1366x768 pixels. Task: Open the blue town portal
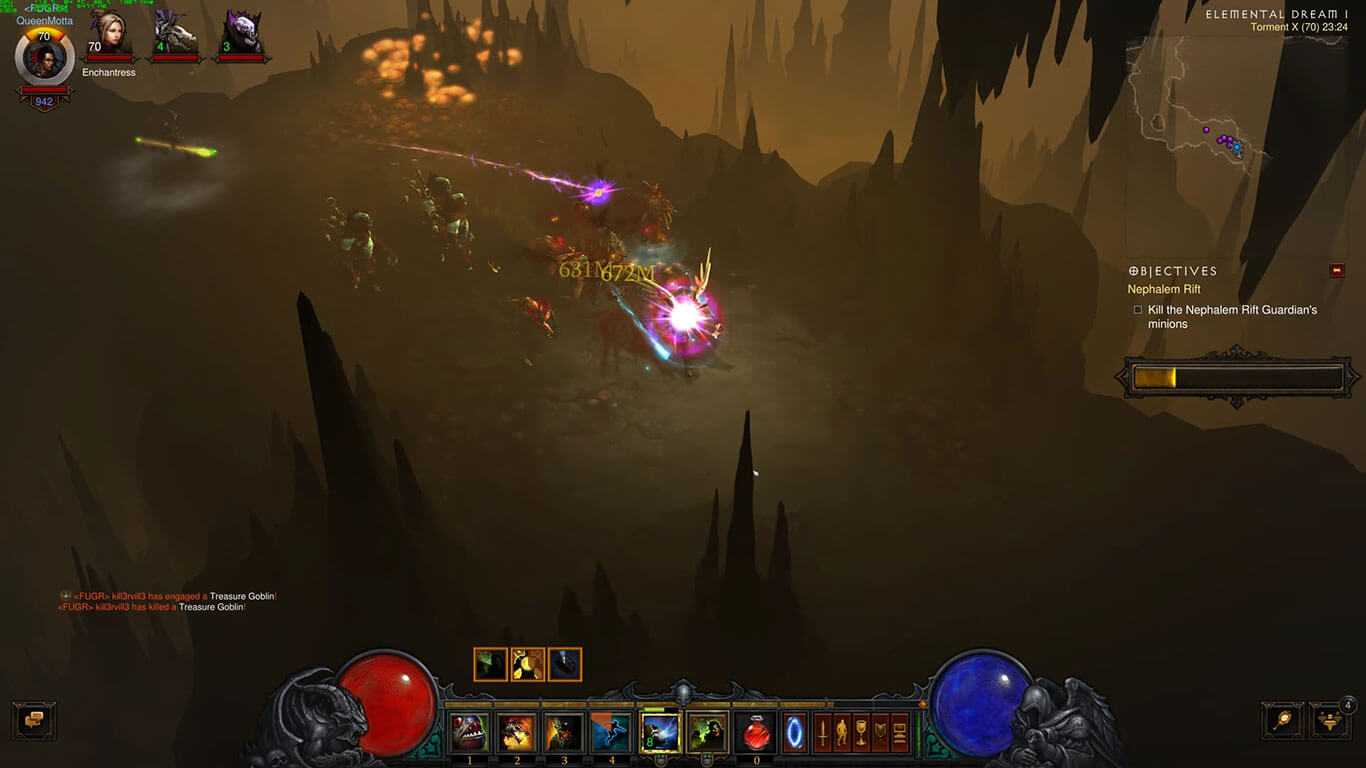pos(794,733)
